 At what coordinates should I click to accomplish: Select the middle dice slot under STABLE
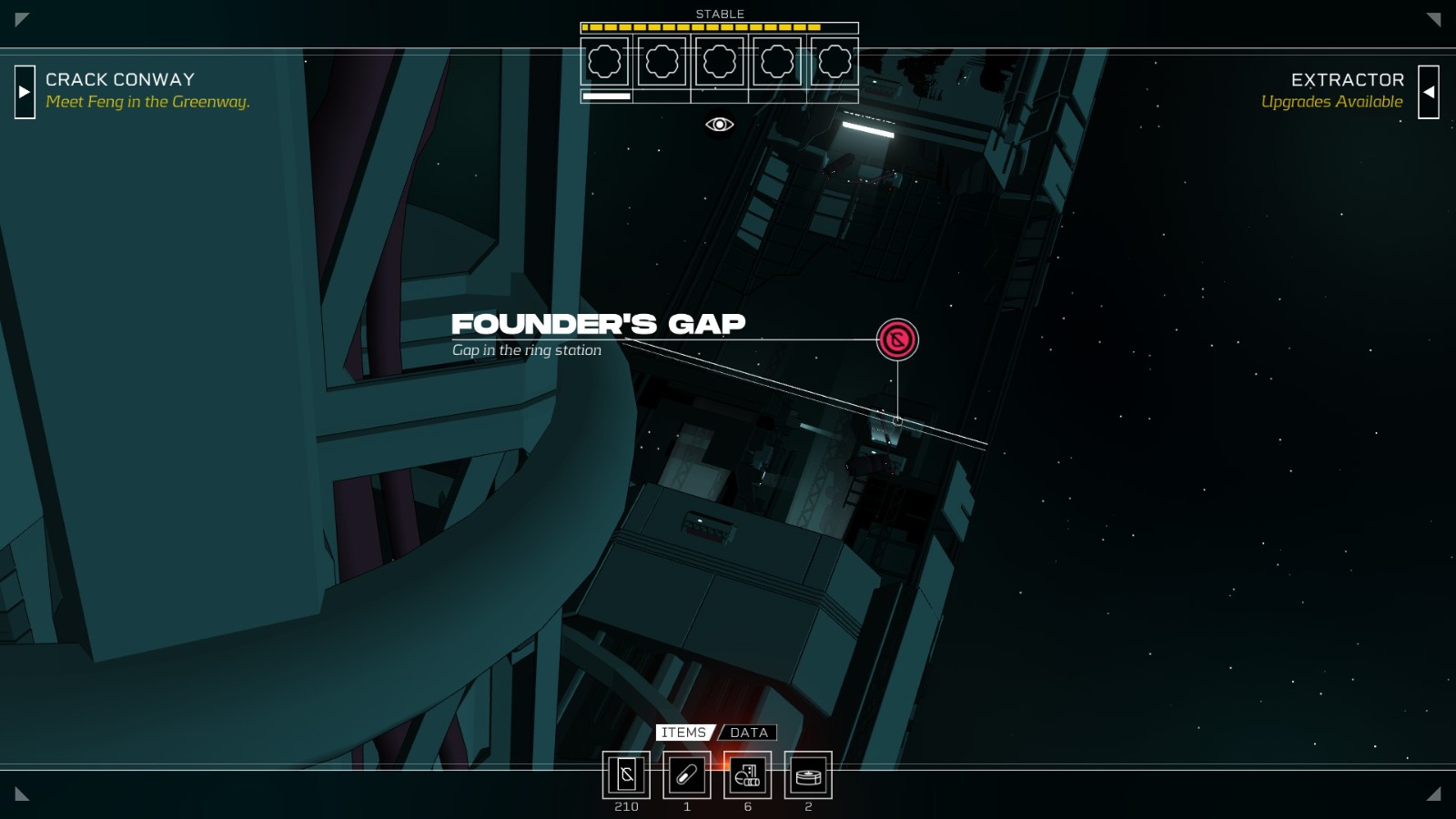point(719,61)
